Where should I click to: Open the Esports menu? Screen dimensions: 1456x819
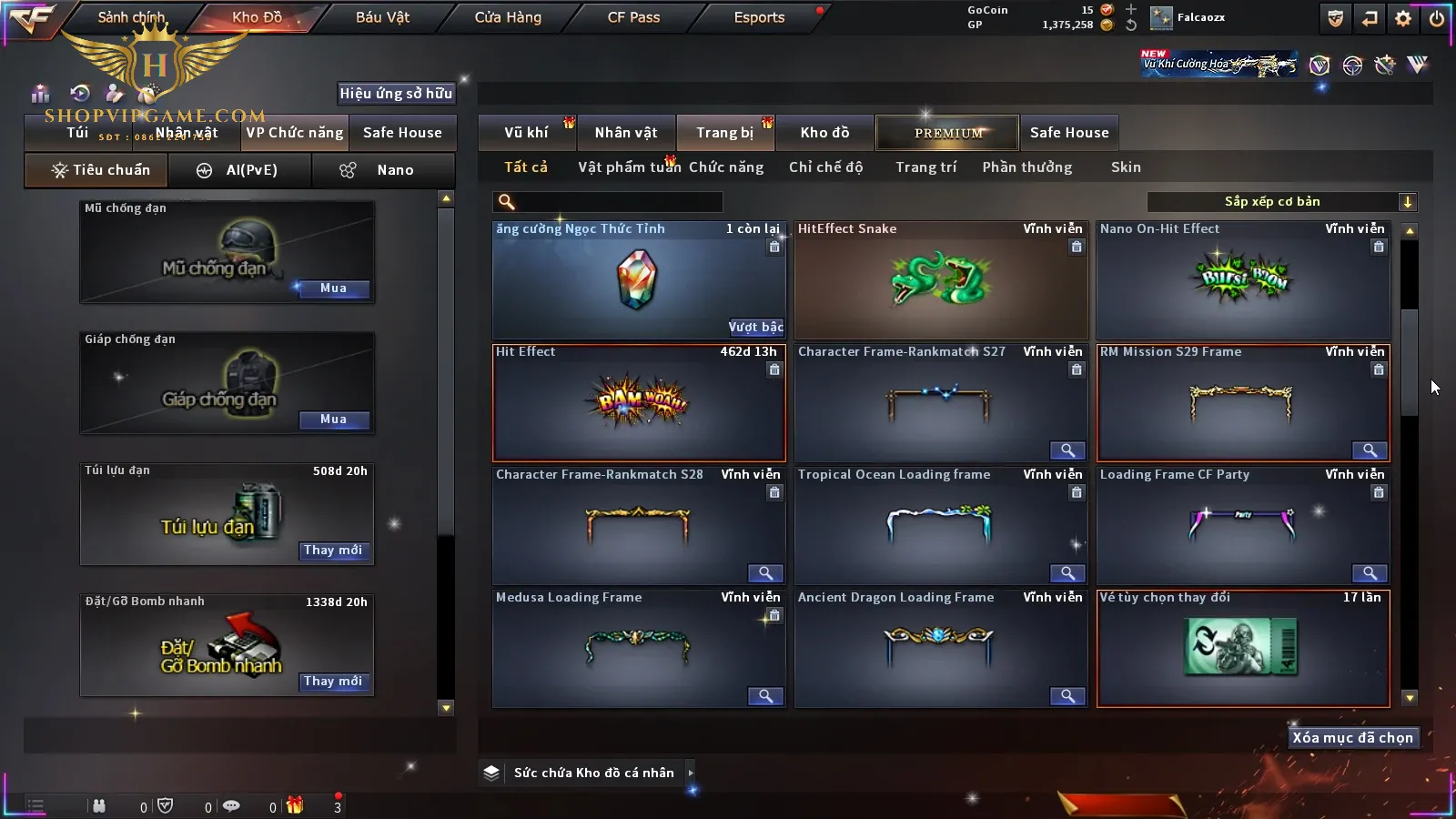[759, 17]
